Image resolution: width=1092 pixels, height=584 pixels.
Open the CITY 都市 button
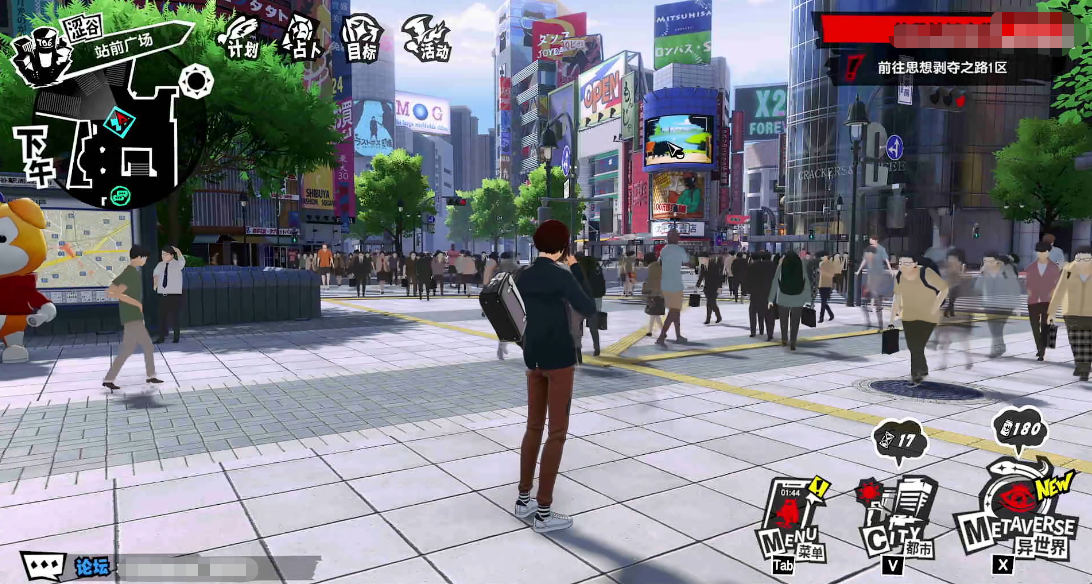[893, 520]
